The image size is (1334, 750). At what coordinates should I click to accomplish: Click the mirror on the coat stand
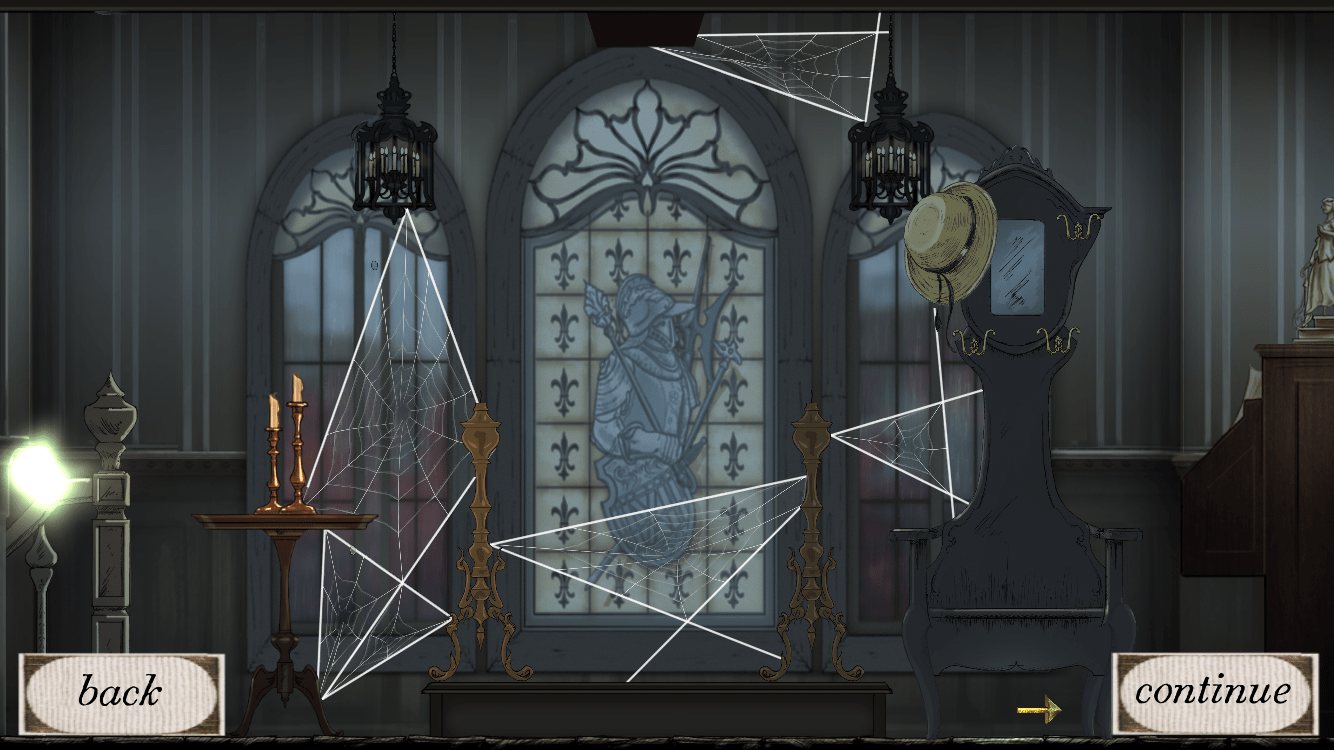pyautogui.click(x=1018, y=265)
